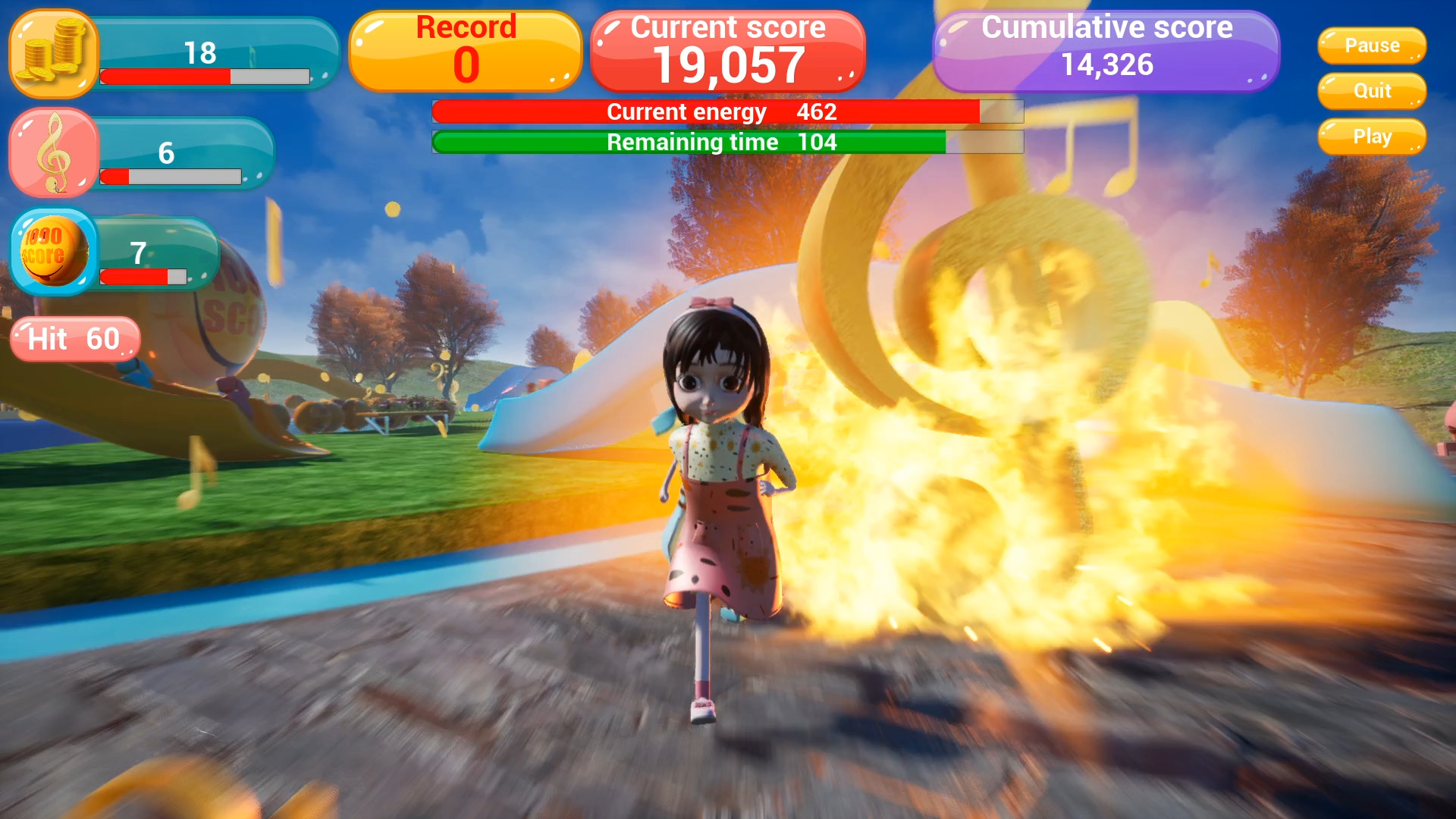Click the Pause button
The width and height of the screenshot is (1456, 819).
1371,45
